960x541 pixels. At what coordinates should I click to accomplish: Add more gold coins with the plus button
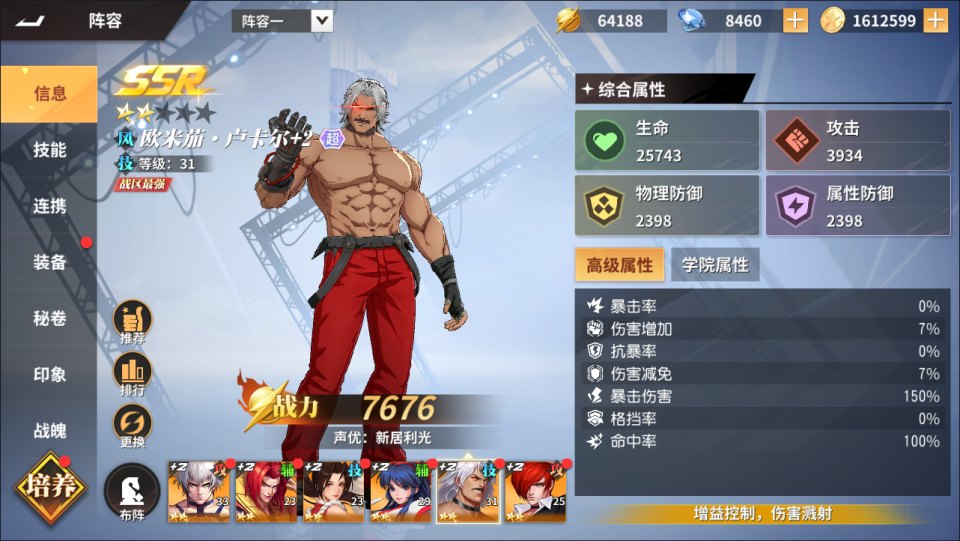(x=935, y=20)
